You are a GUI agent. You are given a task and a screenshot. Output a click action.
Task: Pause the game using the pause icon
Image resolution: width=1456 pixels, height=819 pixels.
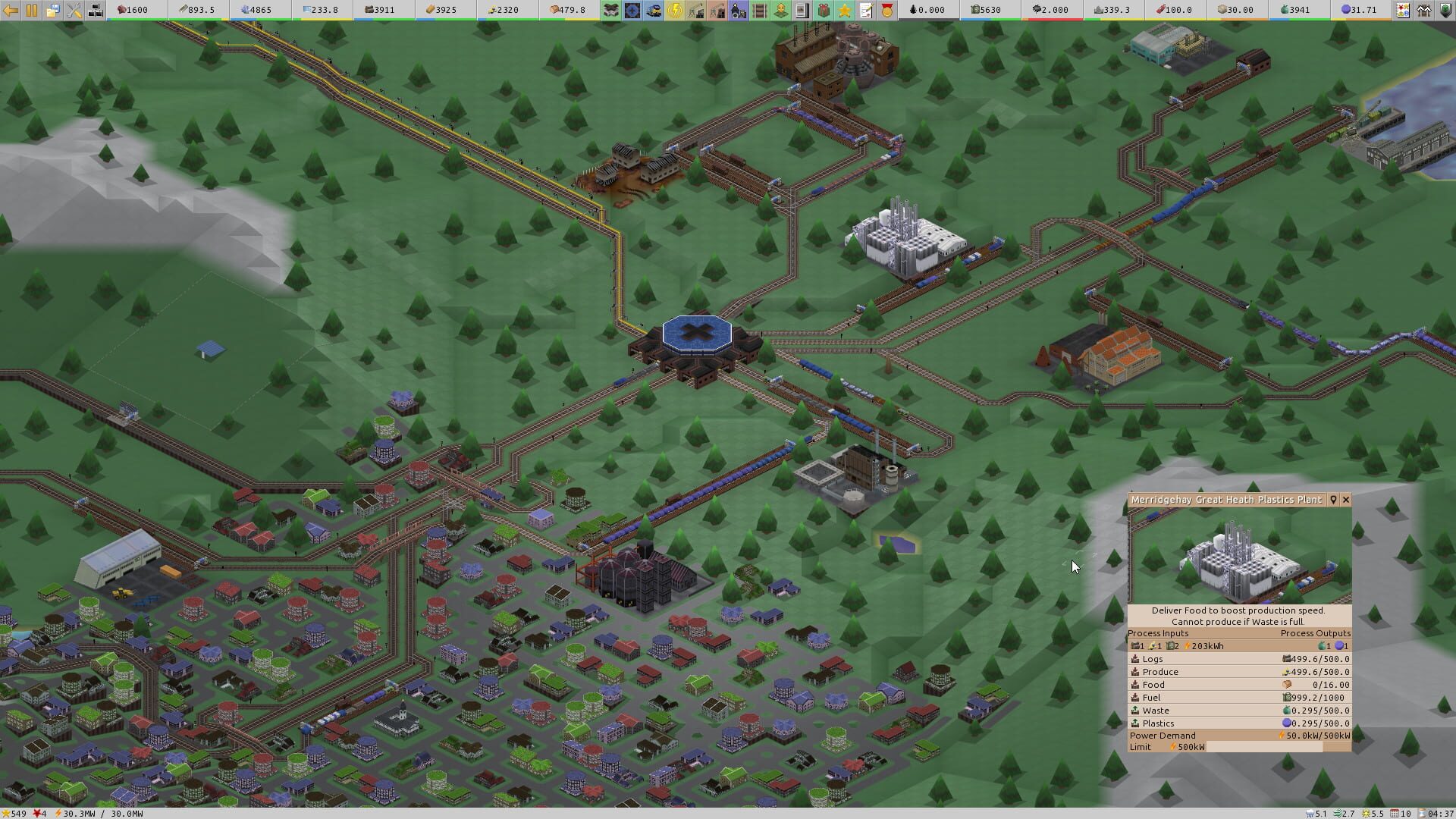pyautogui.click(x=30, y=10)
